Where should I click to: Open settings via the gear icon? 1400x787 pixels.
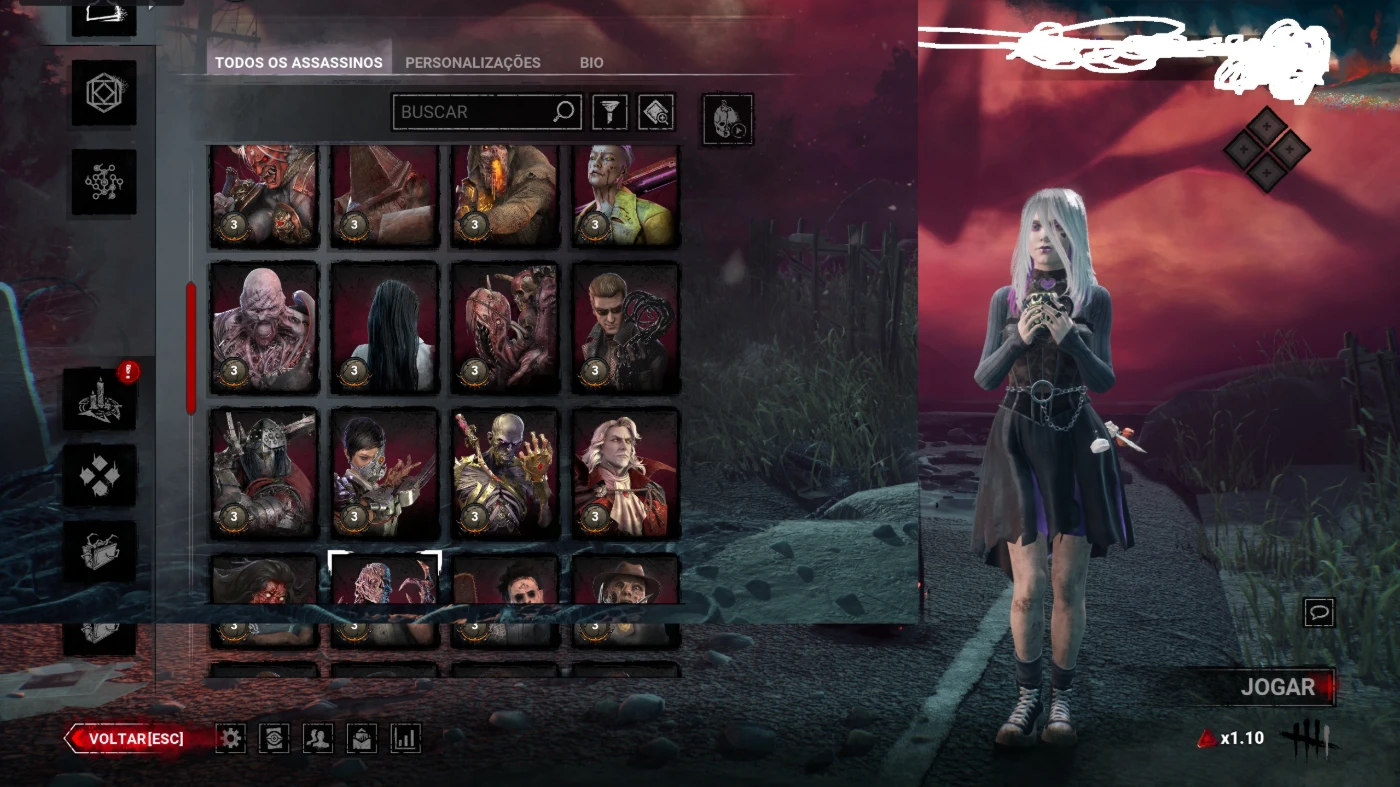[231, 739]
